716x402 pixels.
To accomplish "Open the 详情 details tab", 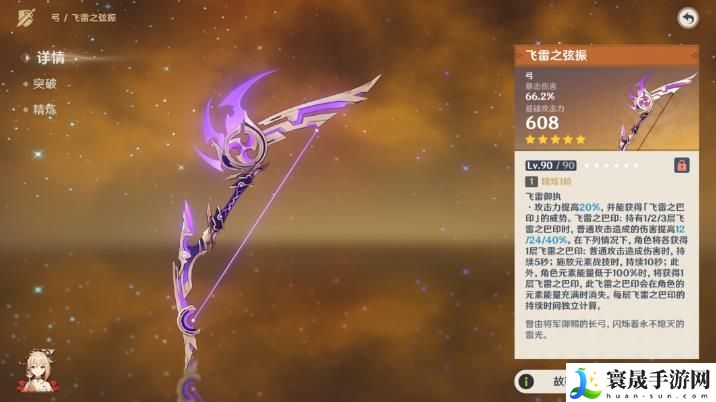I will click(x=50, y=58).
